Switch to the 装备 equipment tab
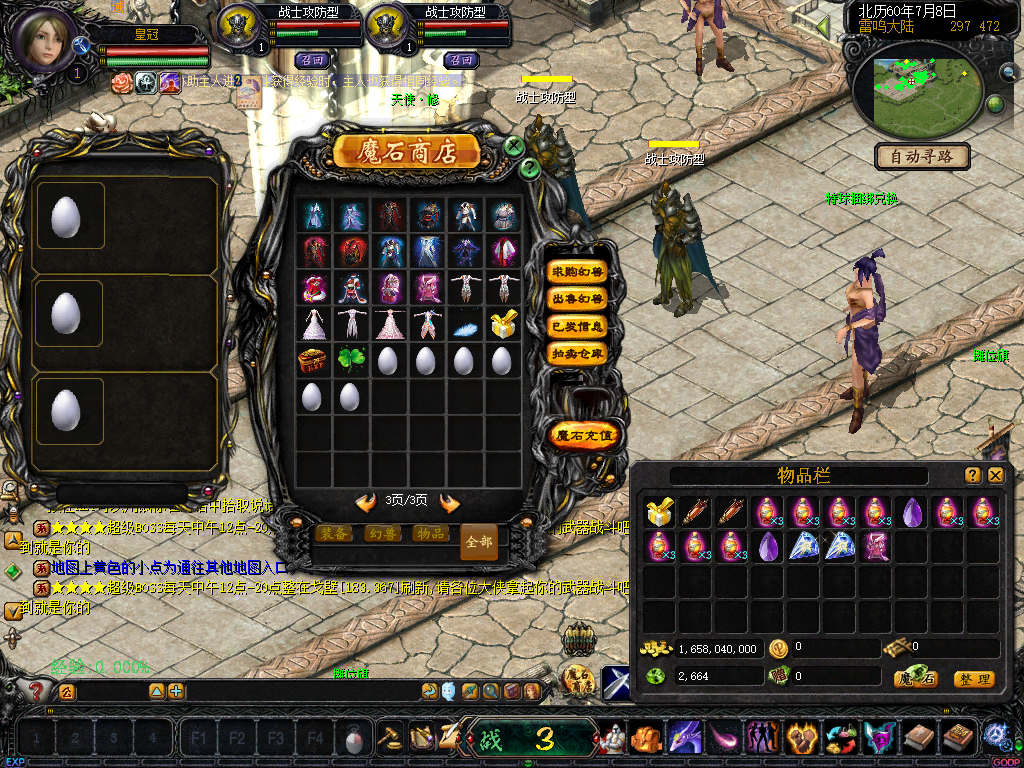This screenshot has height=768, width=1024. coord(333,533)
